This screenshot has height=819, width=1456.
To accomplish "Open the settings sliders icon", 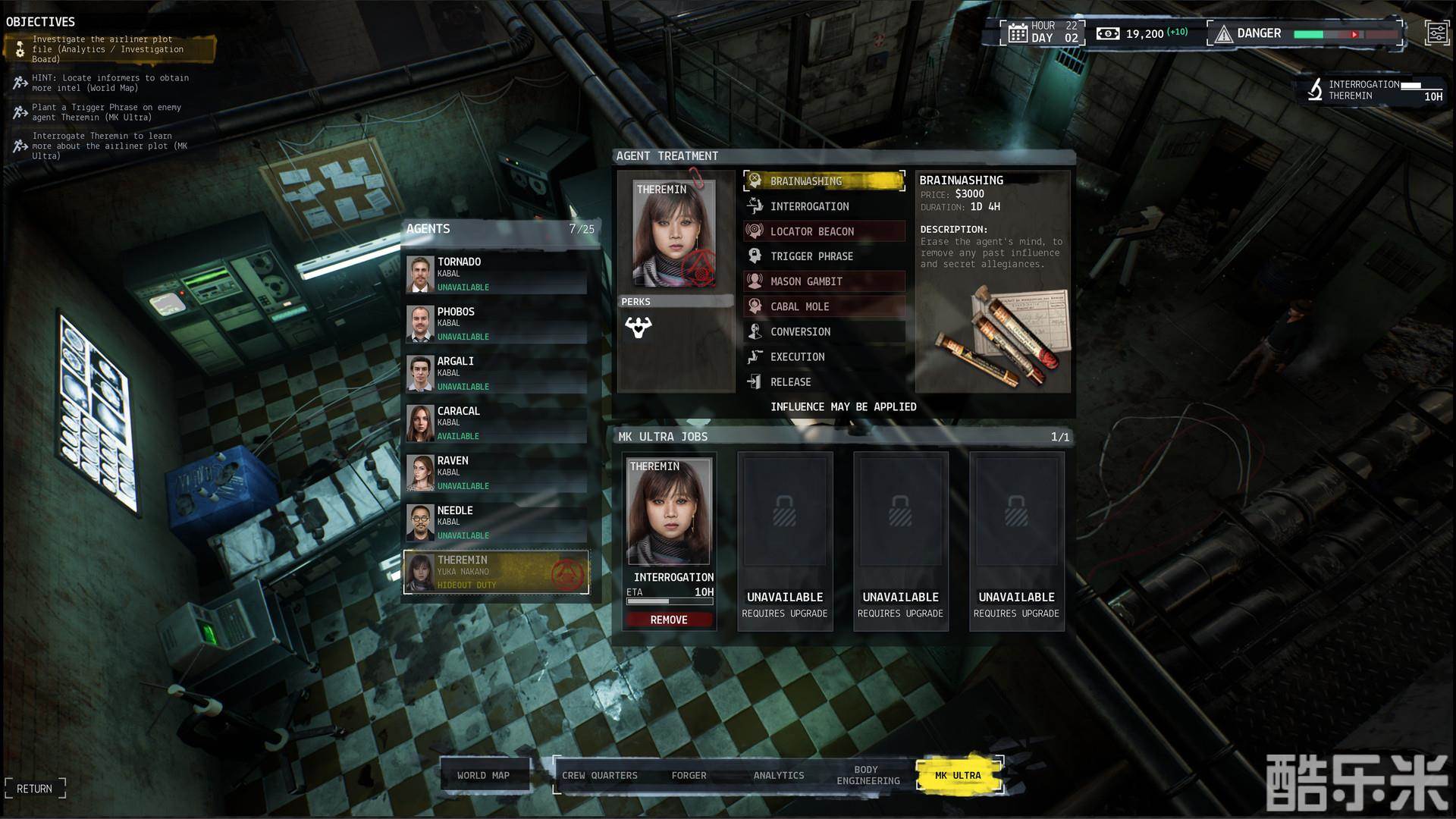I will point(1436,33).
